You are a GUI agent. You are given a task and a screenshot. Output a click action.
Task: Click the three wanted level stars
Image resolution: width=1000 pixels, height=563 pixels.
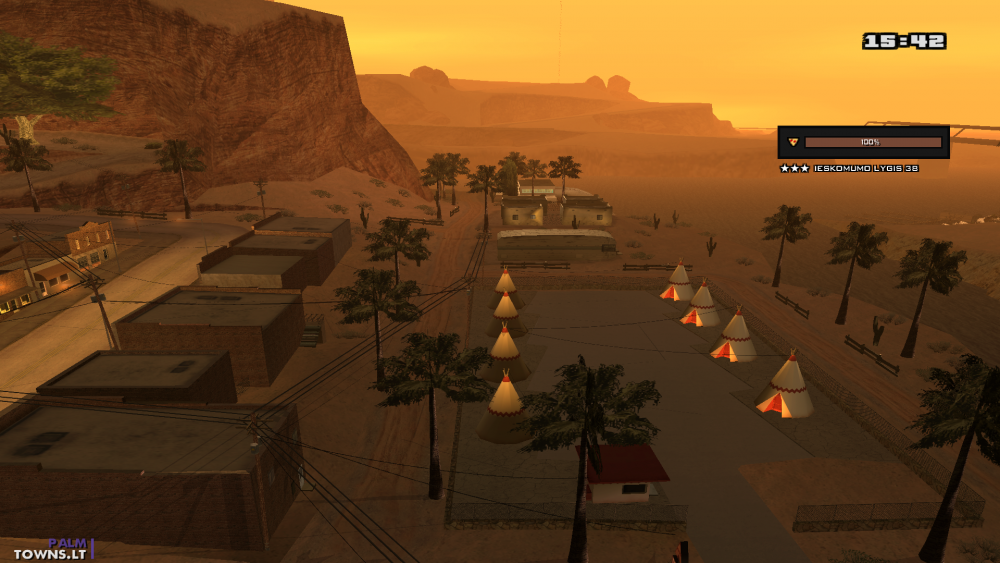[795, 168]
